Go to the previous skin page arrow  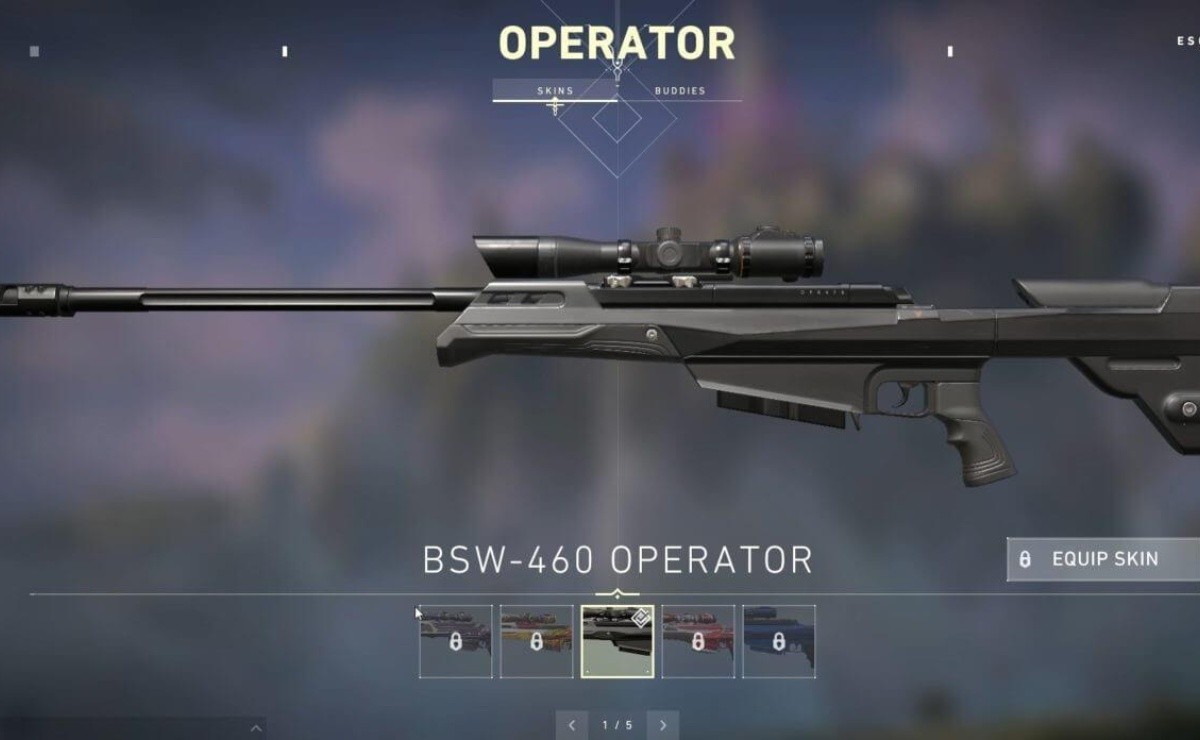tap(572, 725)
